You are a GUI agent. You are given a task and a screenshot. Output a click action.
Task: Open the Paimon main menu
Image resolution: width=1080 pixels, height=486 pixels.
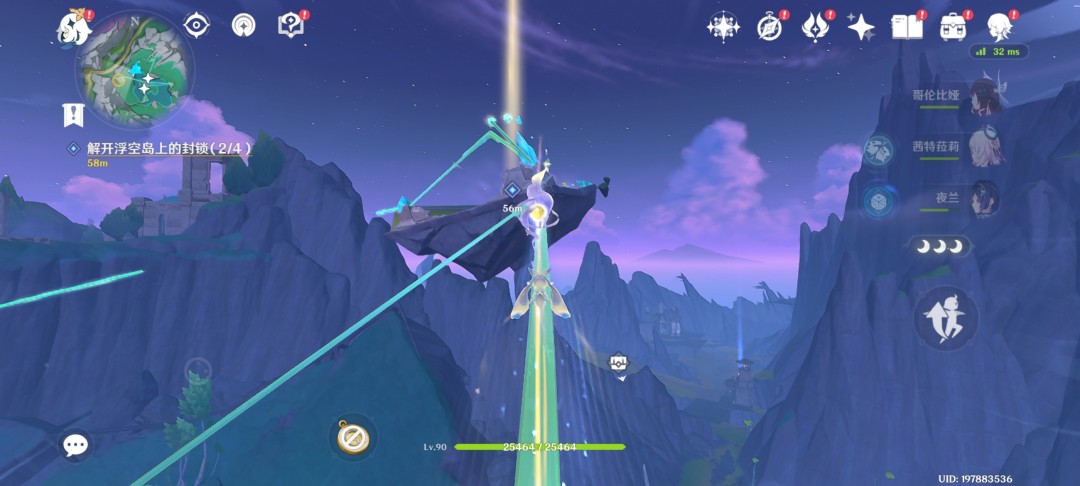[x=74, y=27]
